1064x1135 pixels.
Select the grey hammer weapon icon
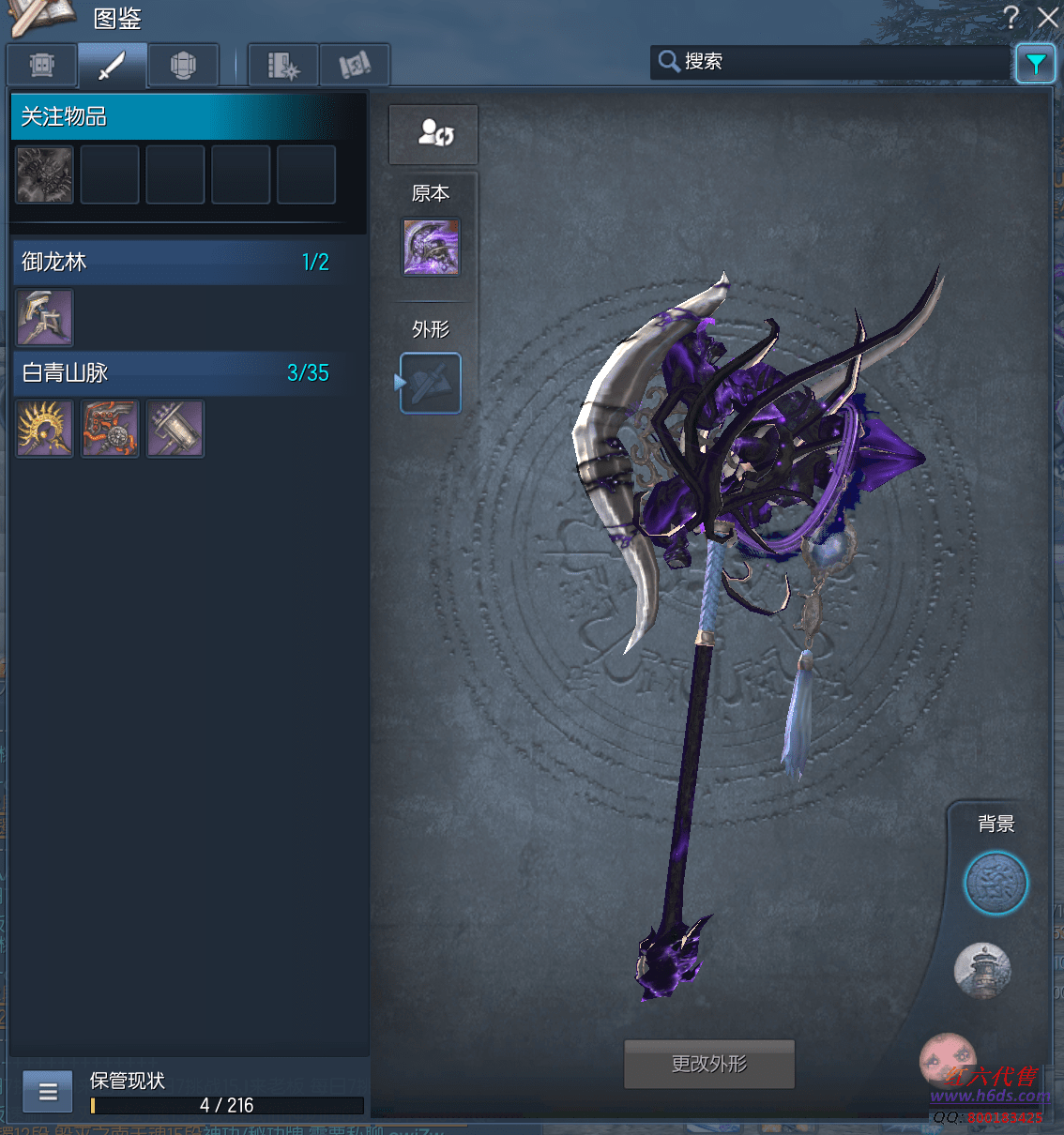(175, 429)
